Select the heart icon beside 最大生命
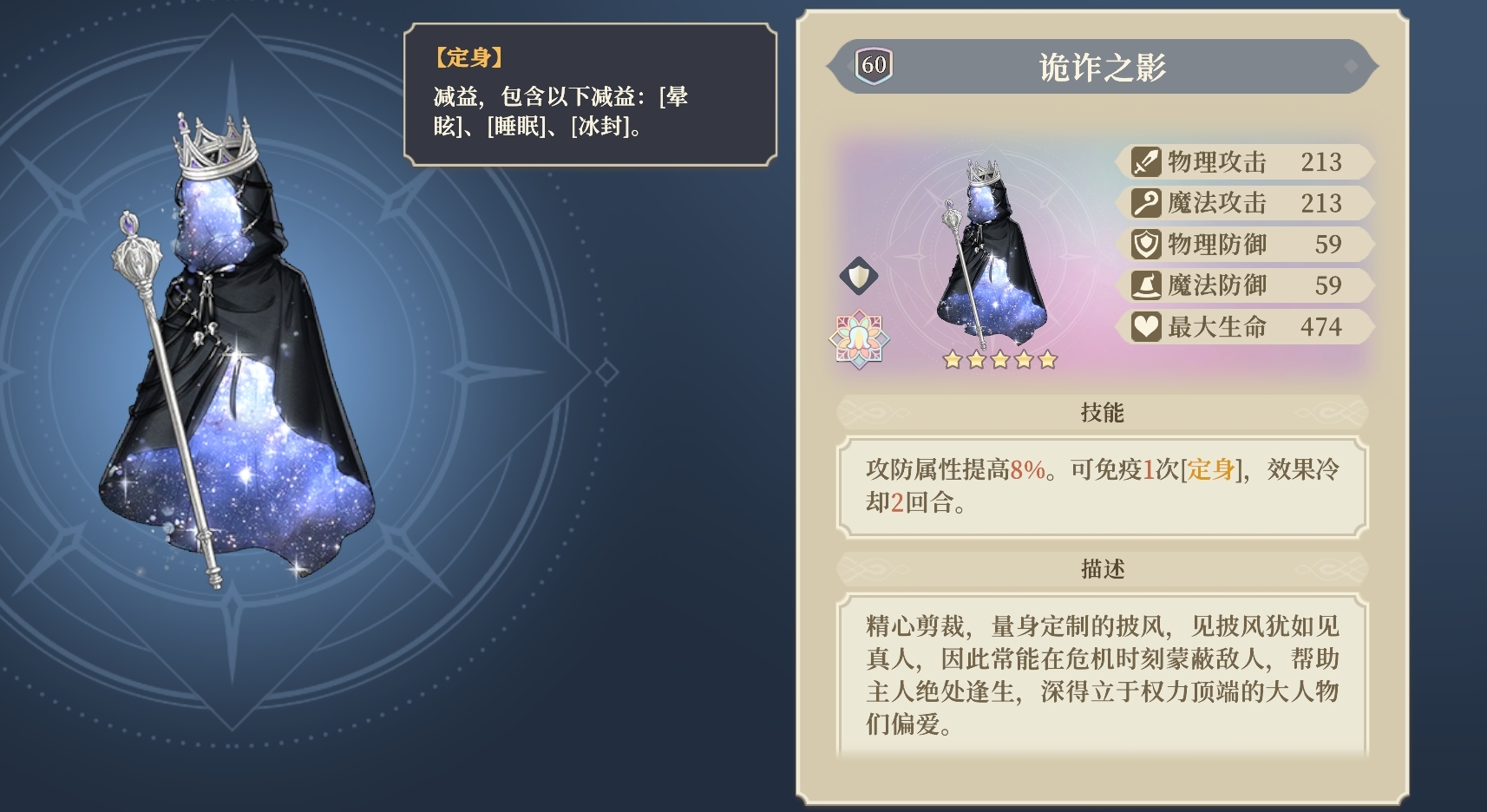Screen dimensions: 1487x812 pos(1144,326)
